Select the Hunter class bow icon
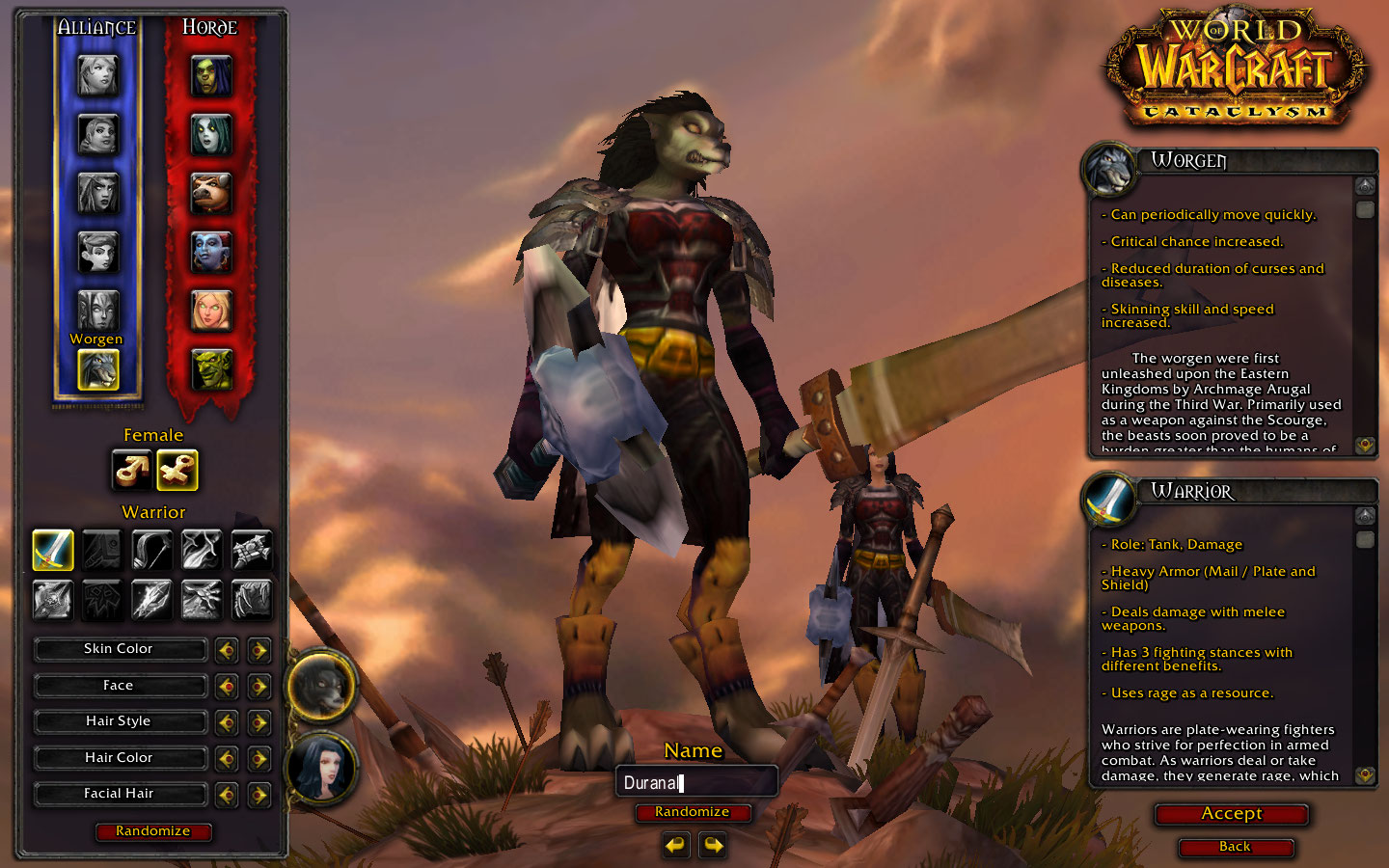The image size is (1389, 868). [151, 550]
